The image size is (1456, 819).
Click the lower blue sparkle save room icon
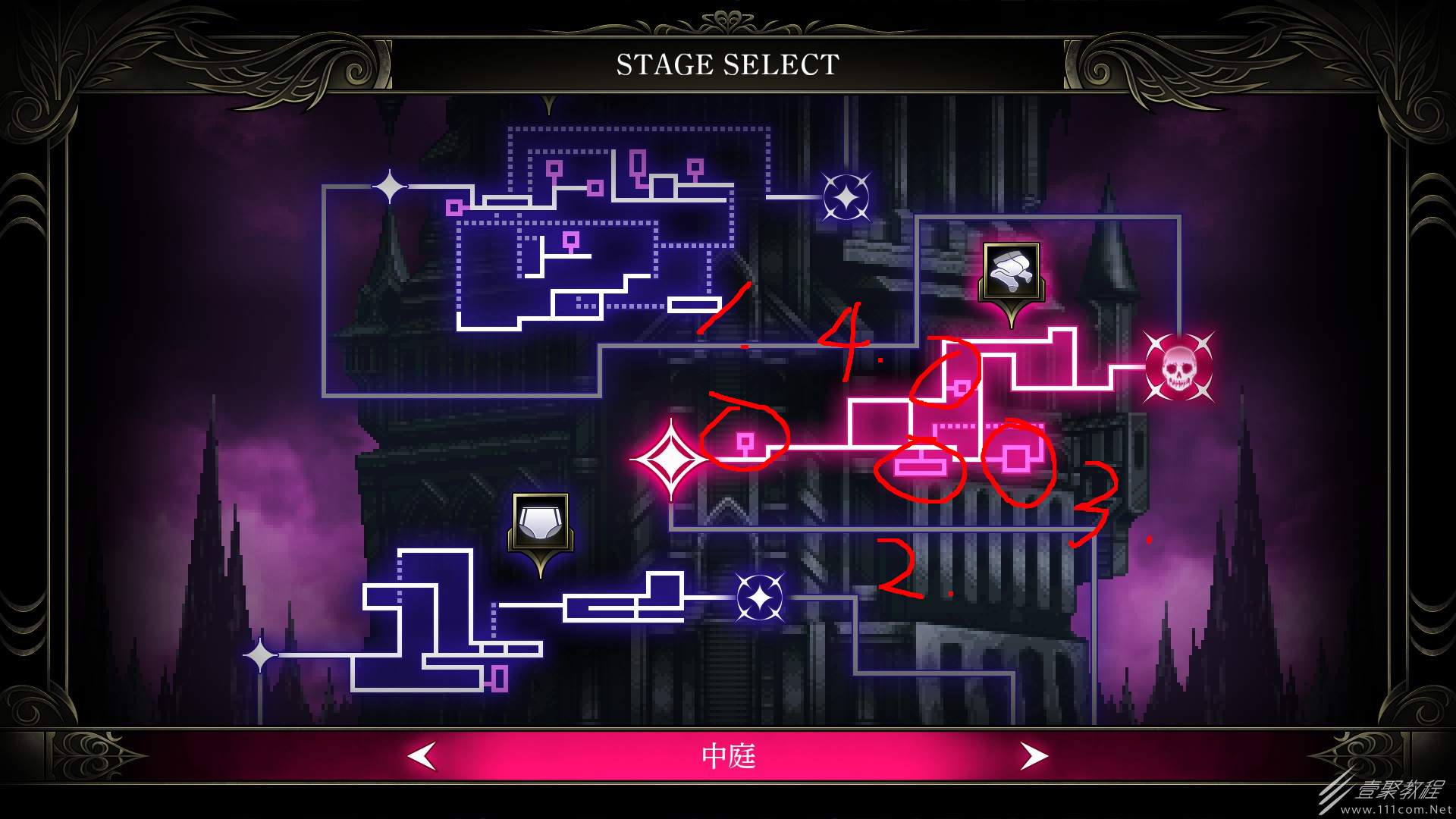tap(761, 596)
